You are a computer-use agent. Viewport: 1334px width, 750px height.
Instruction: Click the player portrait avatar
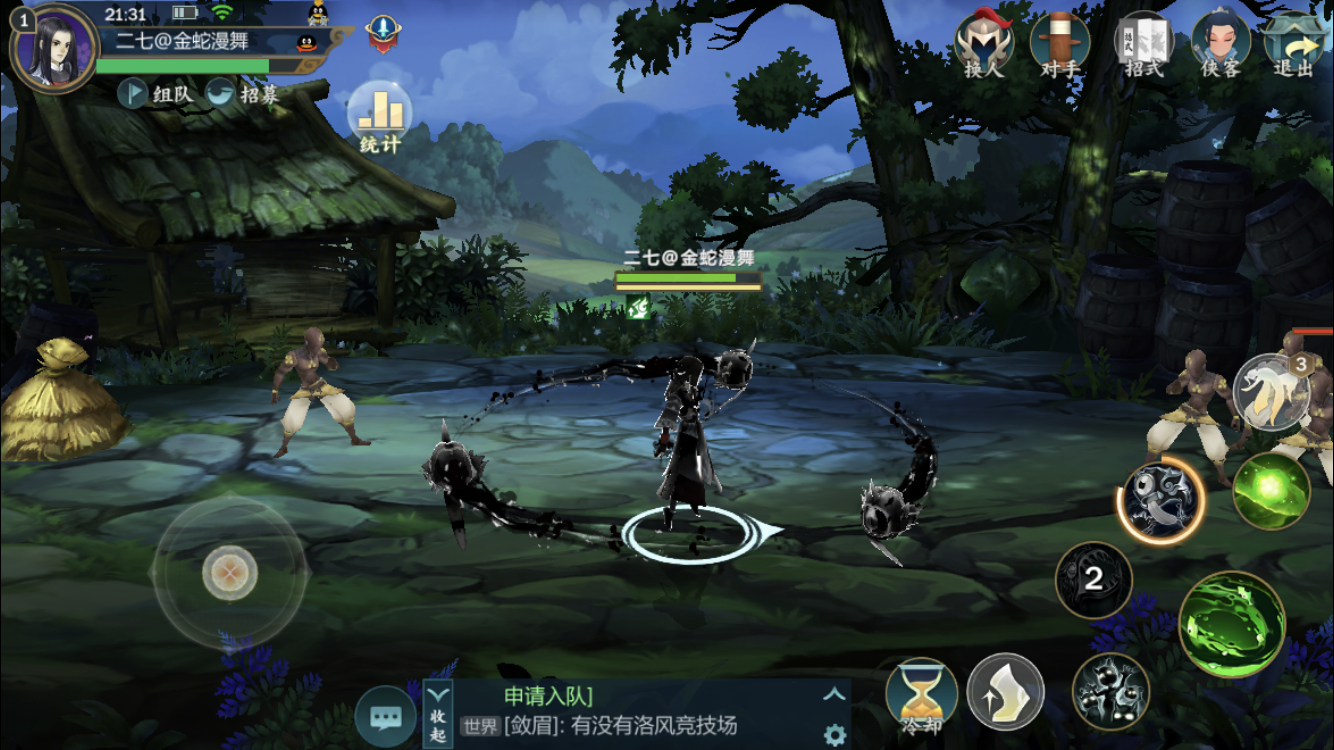[x=53, y=48]
